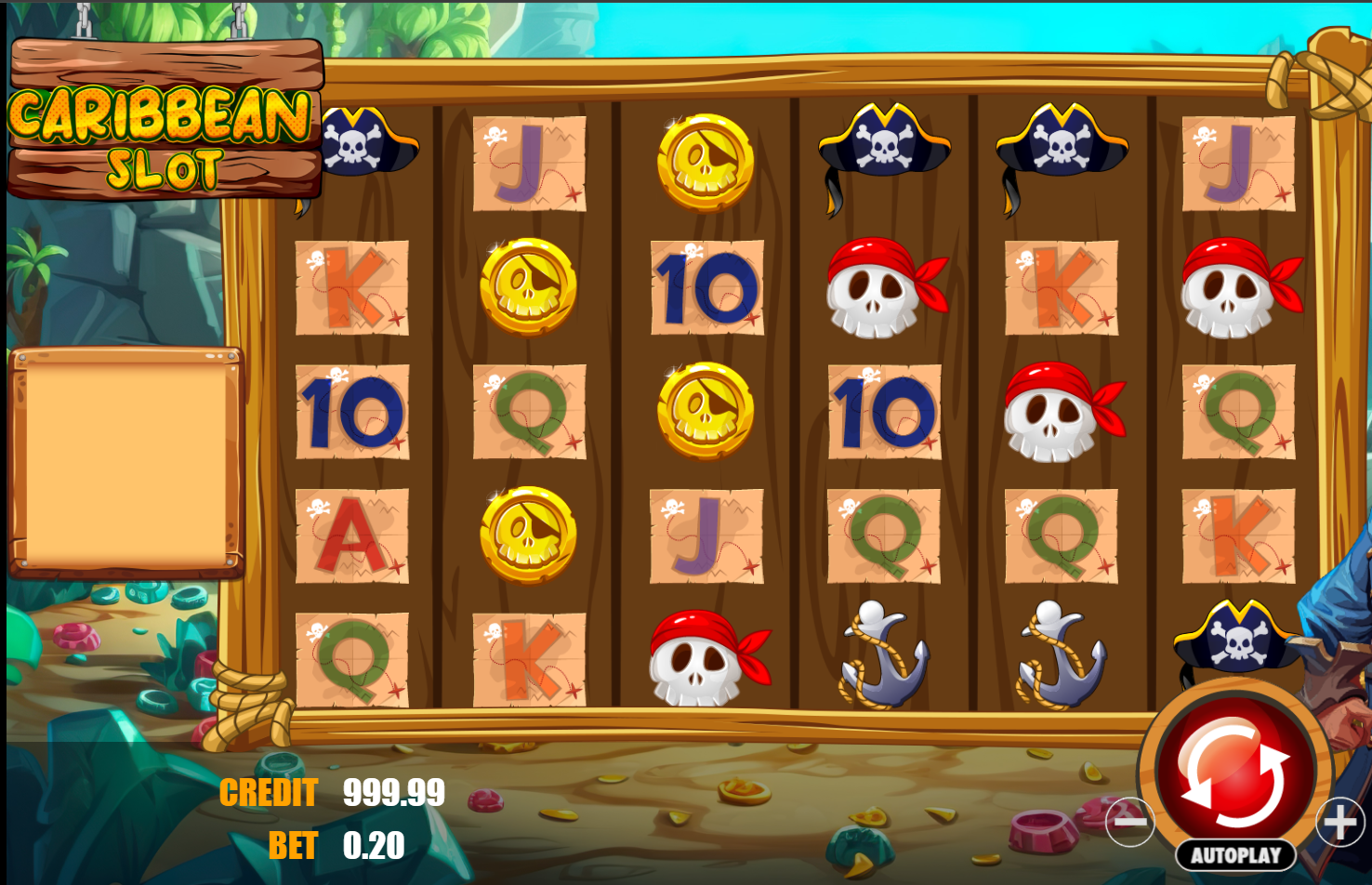Increase the bet with the plus control
Screen dimensions: 1372x885
(x=1339, y=822)
